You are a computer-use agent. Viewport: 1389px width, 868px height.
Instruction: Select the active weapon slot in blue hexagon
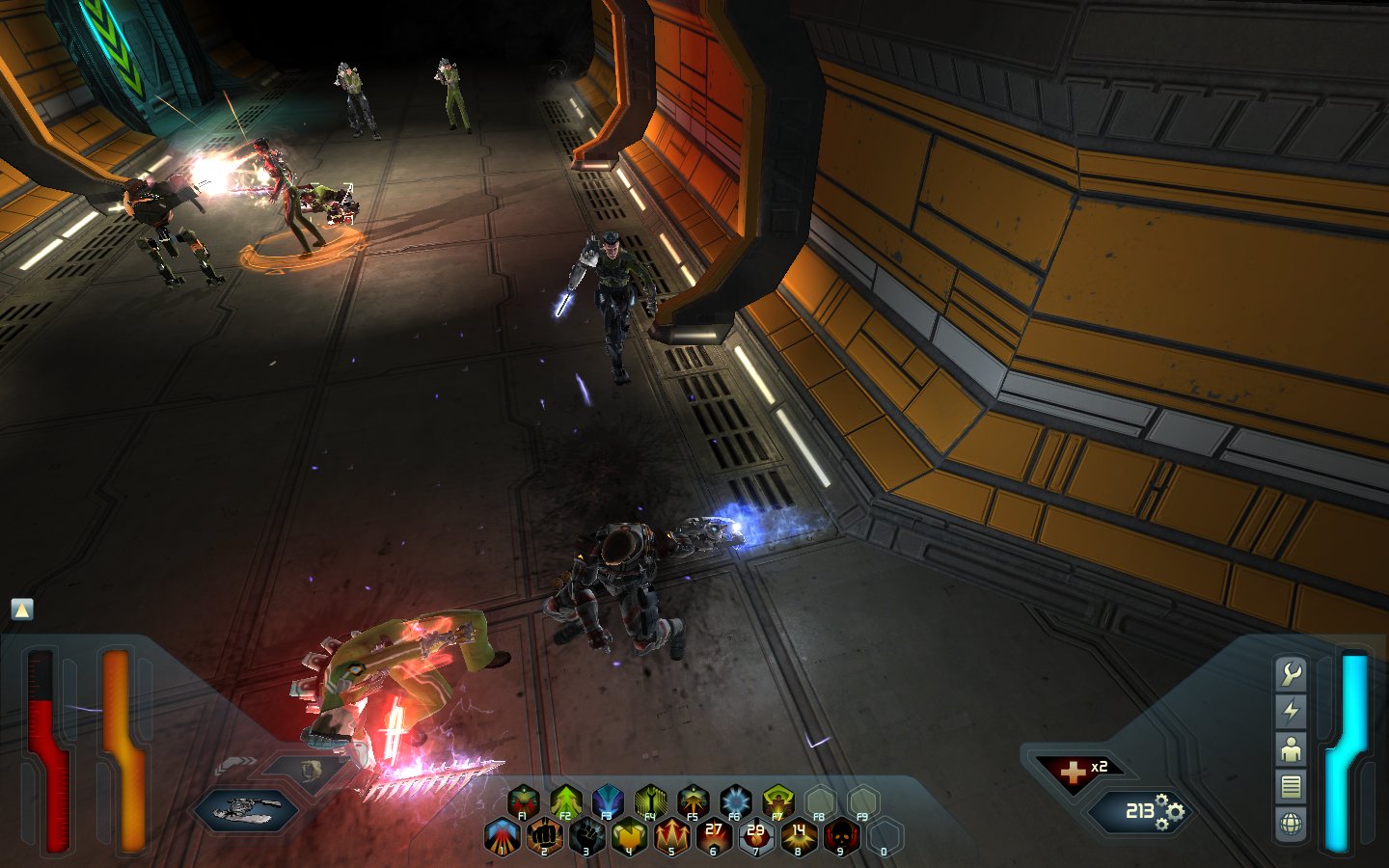click(x=245, y=810)
